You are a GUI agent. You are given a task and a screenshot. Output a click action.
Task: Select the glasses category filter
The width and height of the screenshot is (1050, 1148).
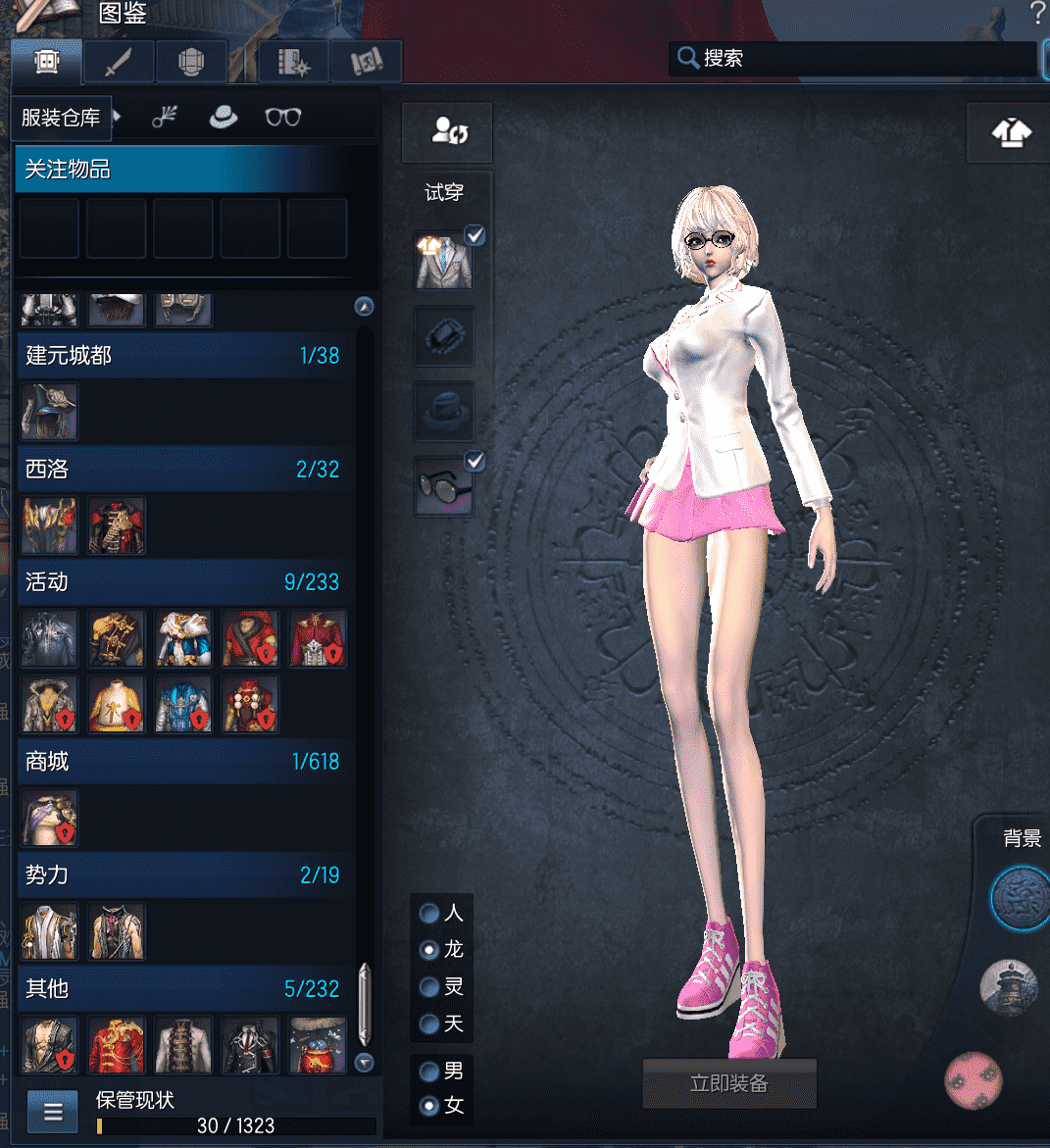(282, 118)
